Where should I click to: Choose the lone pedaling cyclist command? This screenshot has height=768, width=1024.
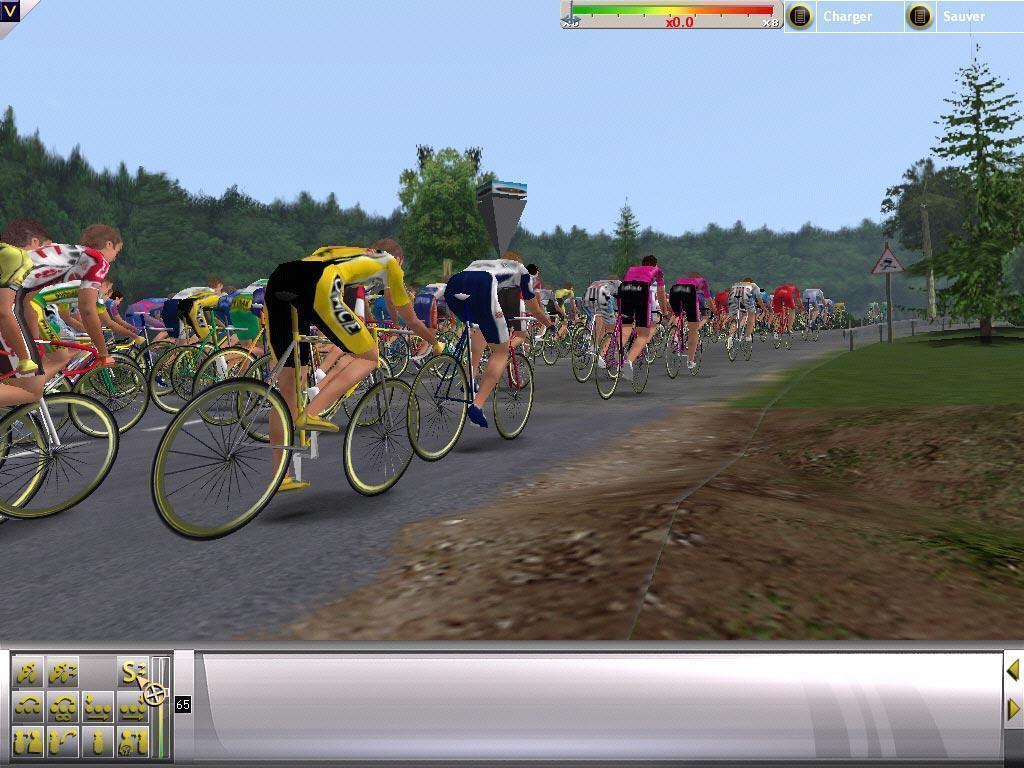click(x=29, y=672)
